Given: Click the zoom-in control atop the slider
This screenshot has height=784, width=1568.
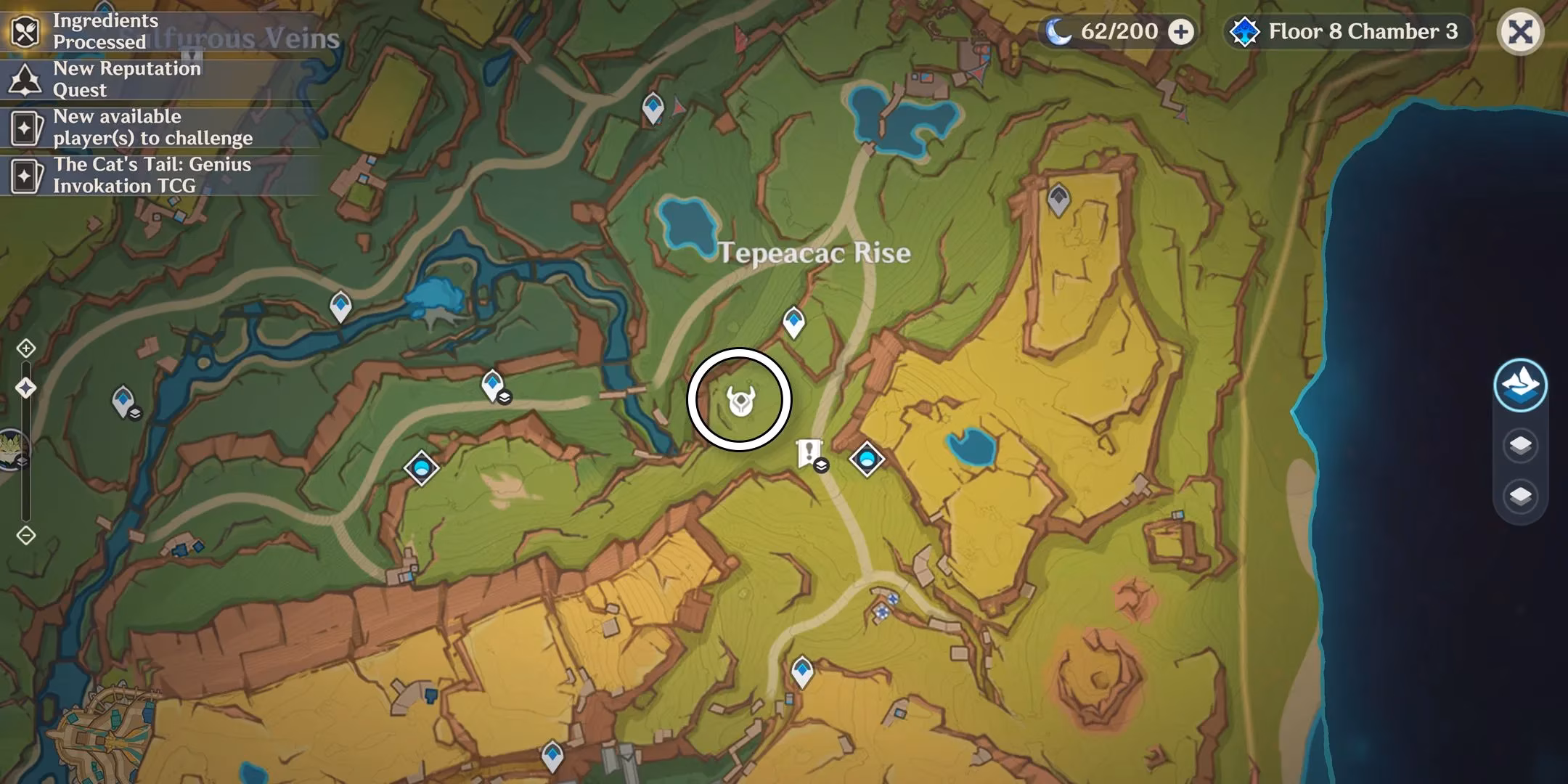Looking at the screenshot, I should click(27, 348).
